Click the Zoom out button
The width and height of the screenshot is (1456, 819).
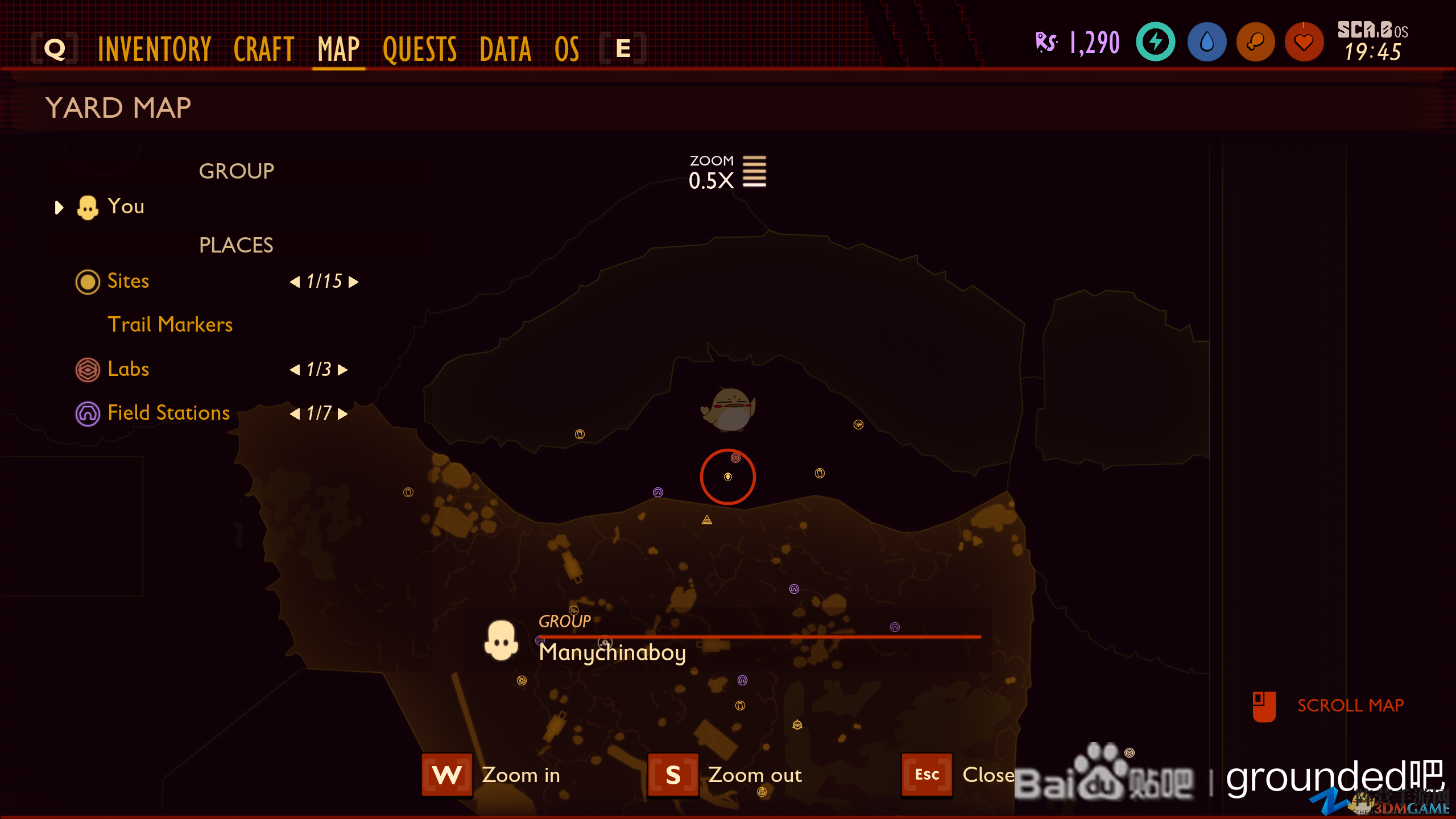pos(673,775)
